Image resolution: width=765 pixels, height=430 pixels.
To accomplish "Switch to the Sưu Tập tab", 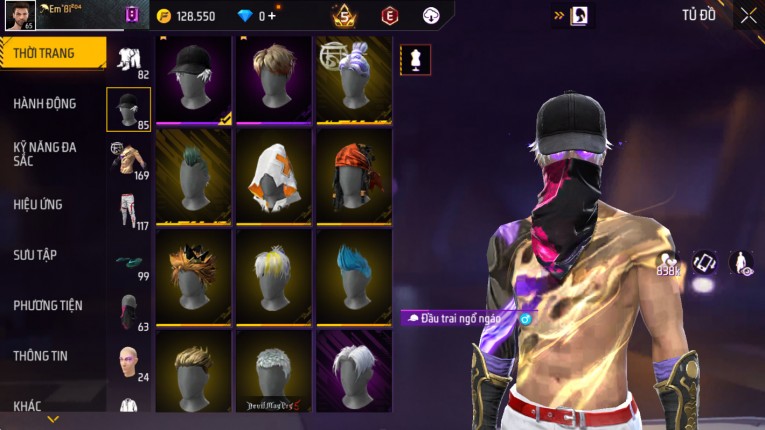I will tap(35, 254).
